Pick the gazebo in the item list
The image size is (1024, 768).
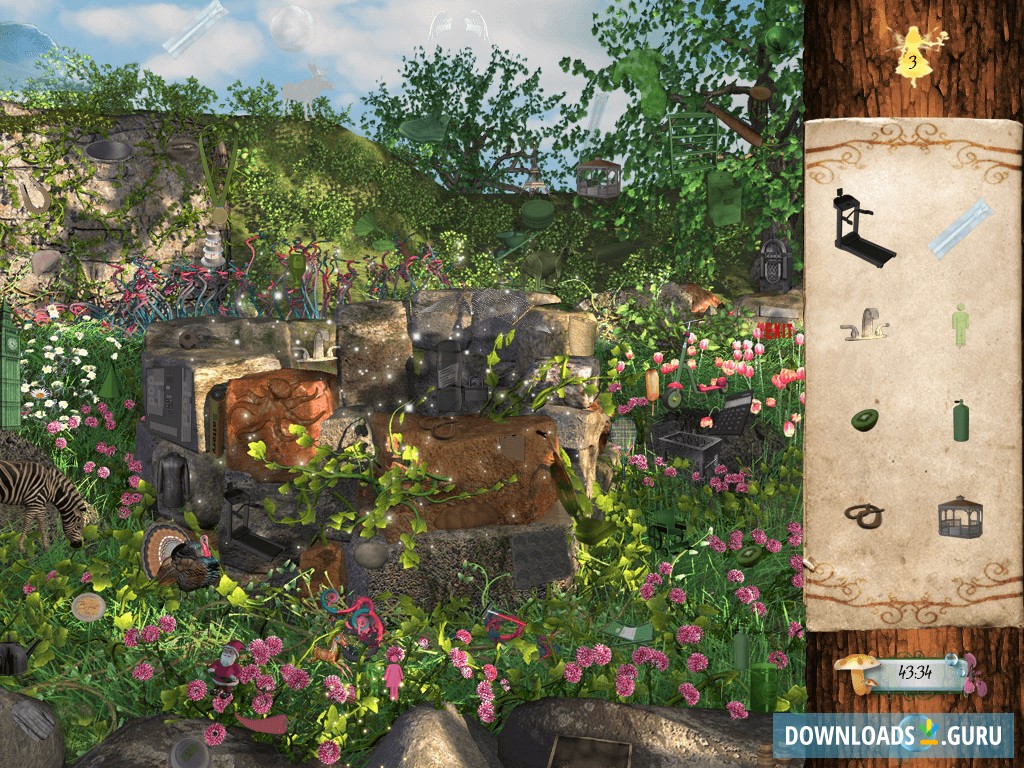click(x=960, y=516)
